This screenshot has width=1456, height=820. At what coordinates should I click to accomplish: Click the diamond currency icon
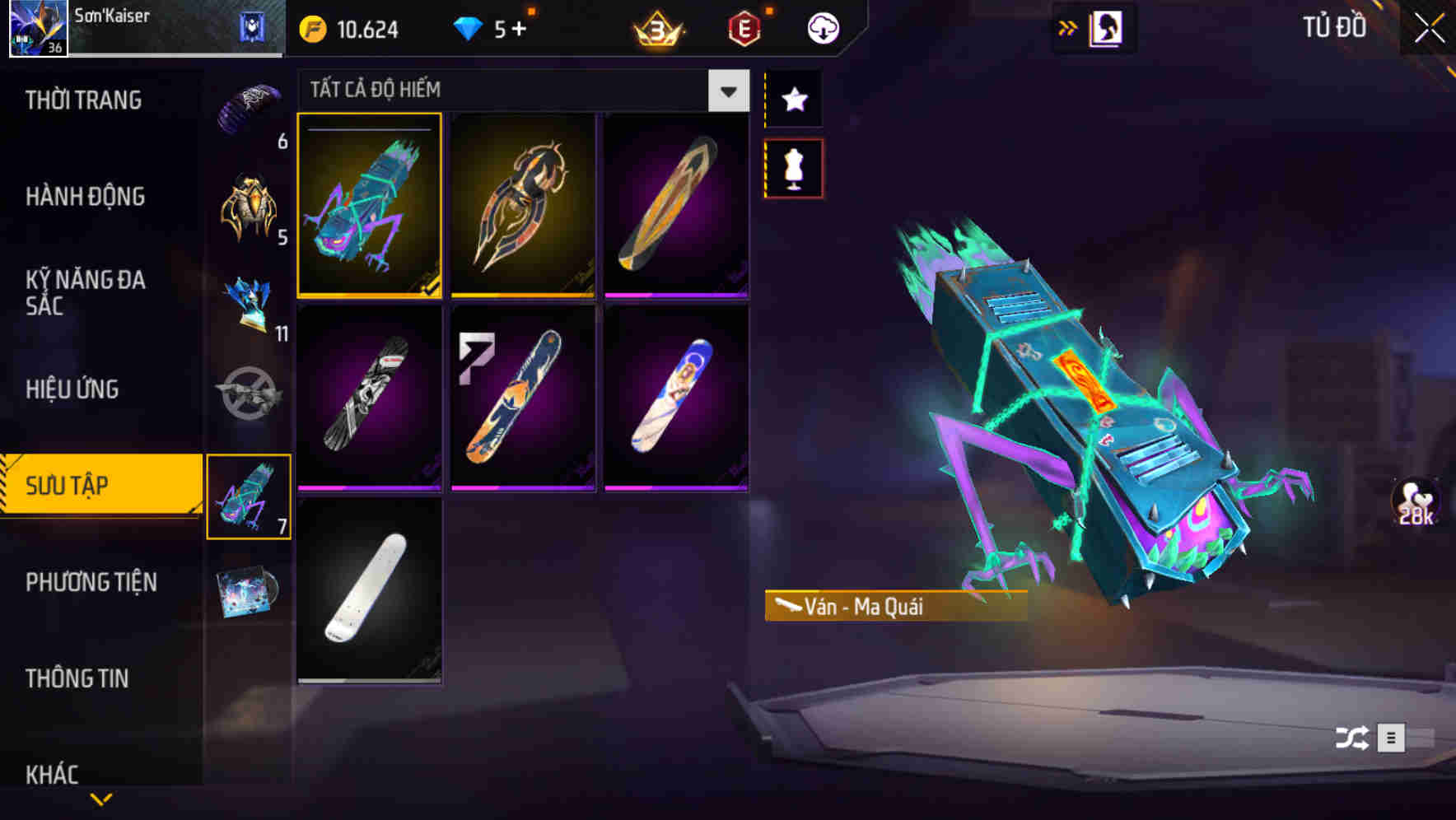[469, 27]
